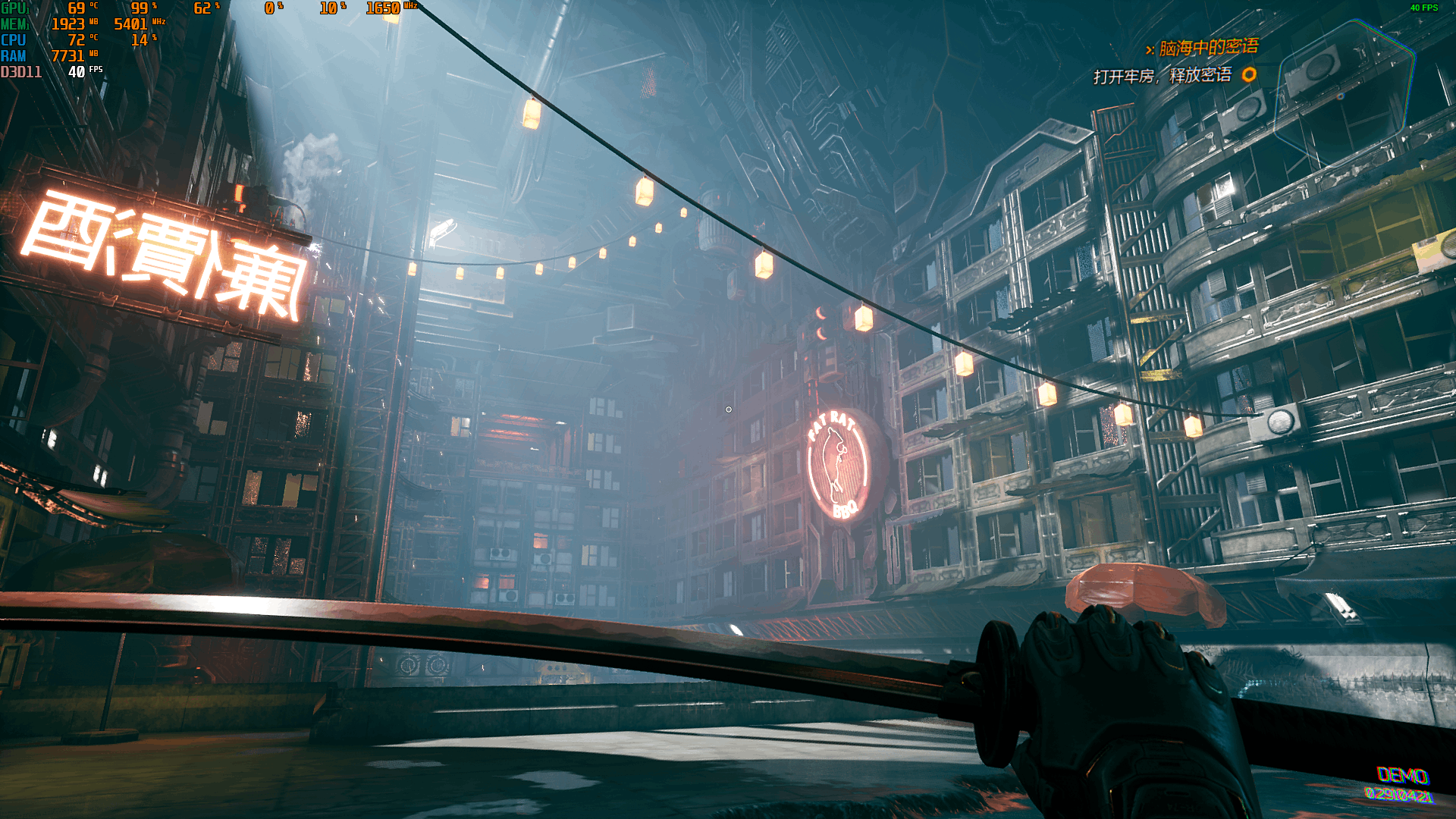Click the orange objective ring icon
1456x819 pixels.
[1249, 74]
